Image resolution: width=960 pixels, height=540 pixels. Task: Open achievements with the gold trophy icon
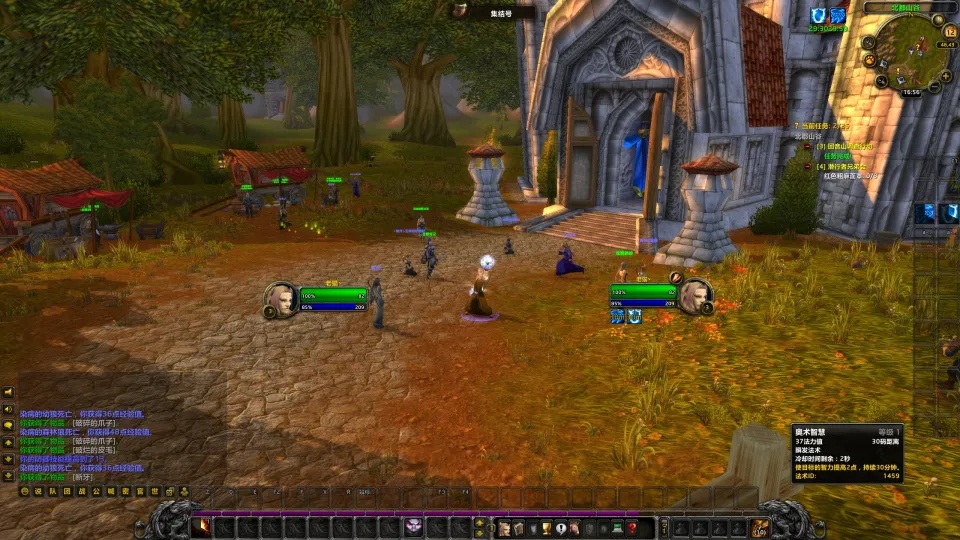pos(547,527)
